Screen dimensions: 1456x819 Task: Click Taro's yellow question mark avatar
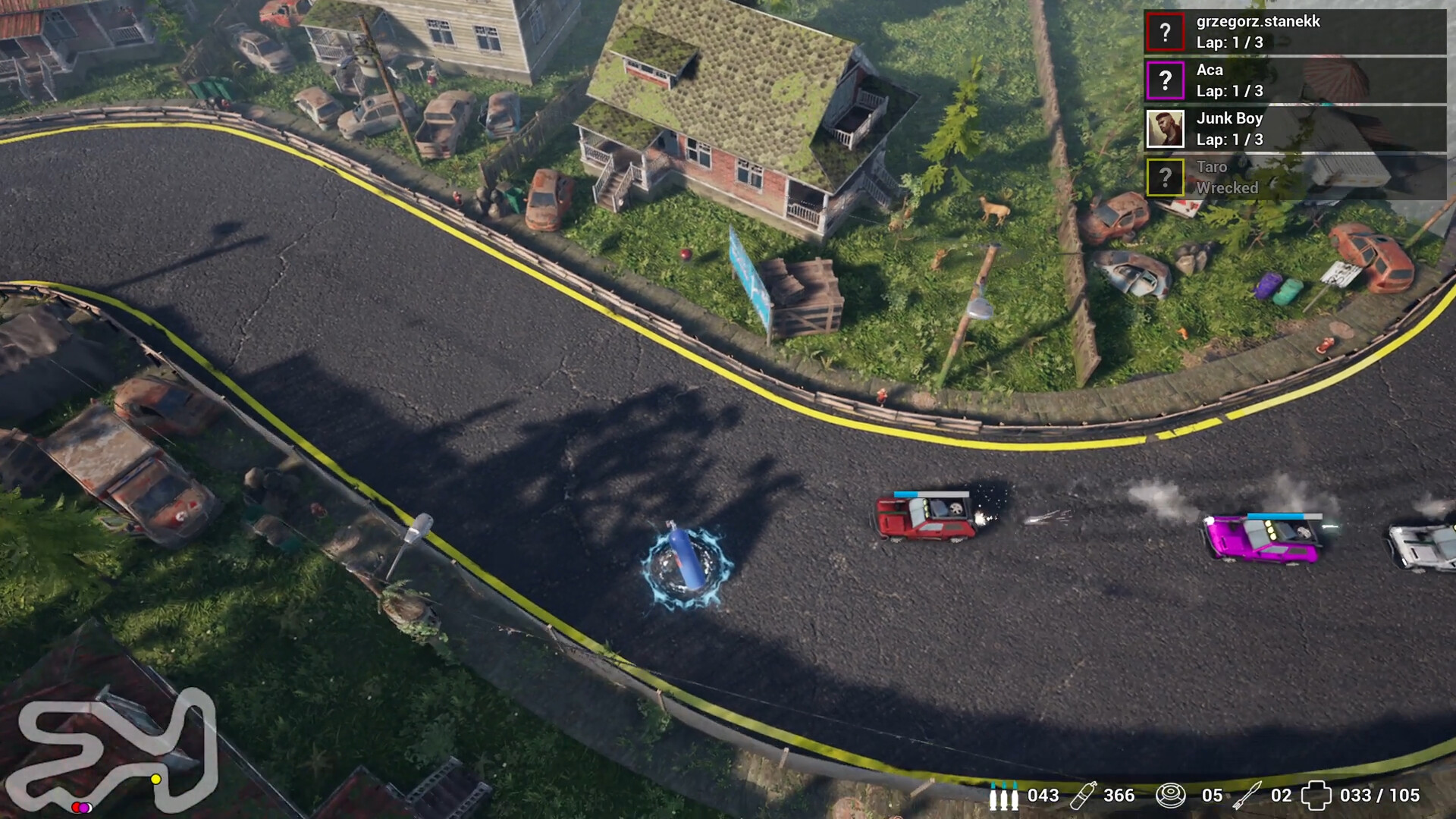1165,177
